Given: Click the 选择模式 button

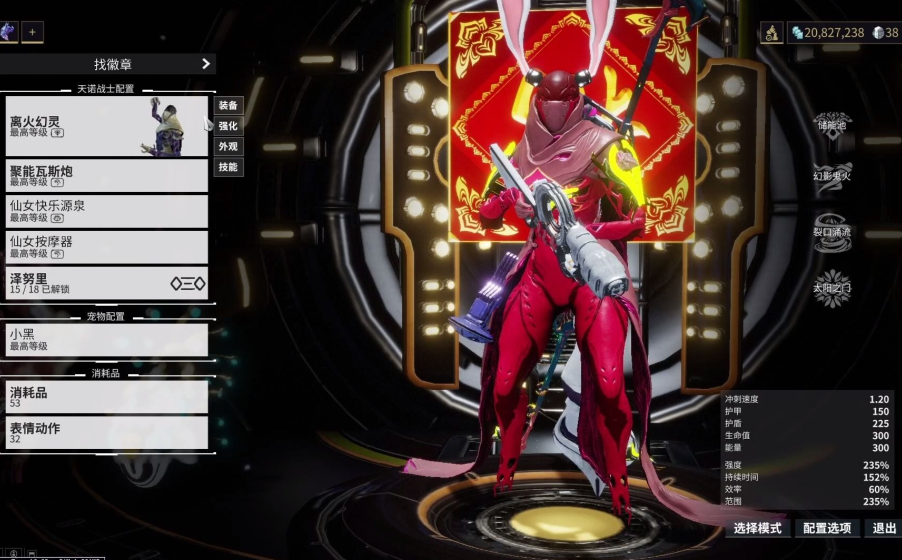Looking at the screenshot, I should tap(757, 528).
